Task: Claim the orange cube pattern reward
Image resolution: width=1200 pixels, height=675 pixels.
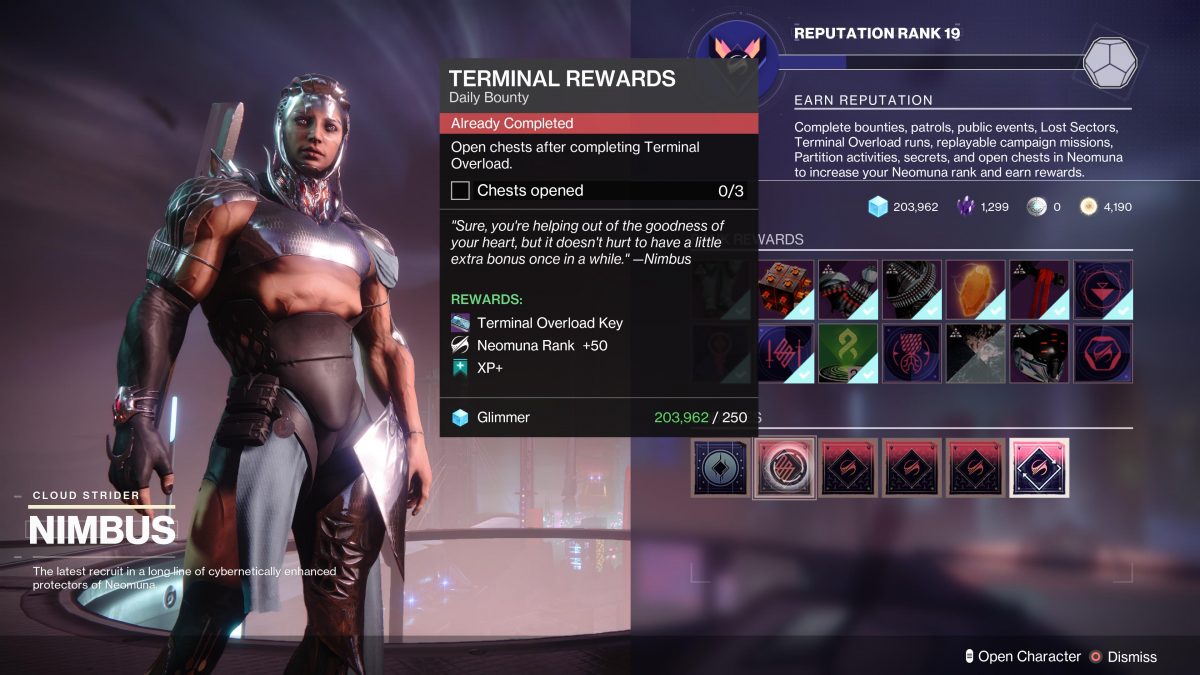Action: coord(785,290)
